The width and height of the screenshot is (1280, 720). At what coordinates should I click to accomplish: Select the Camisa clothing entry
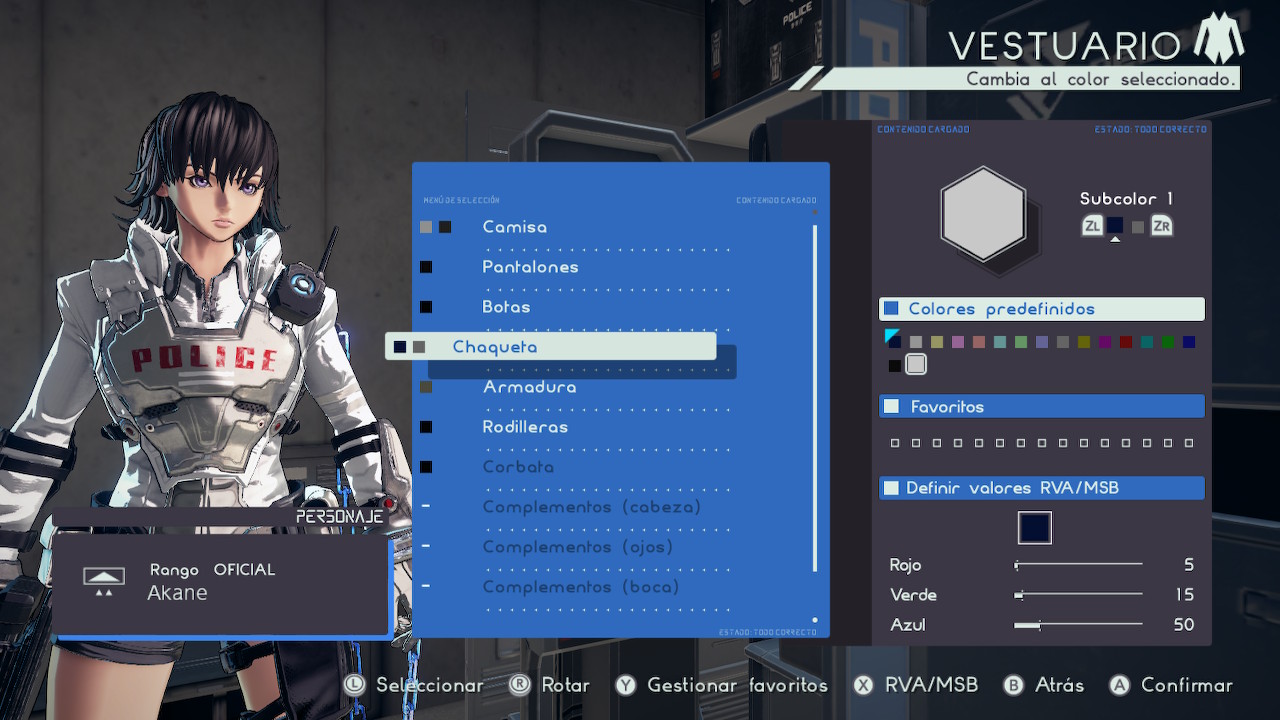514,227
